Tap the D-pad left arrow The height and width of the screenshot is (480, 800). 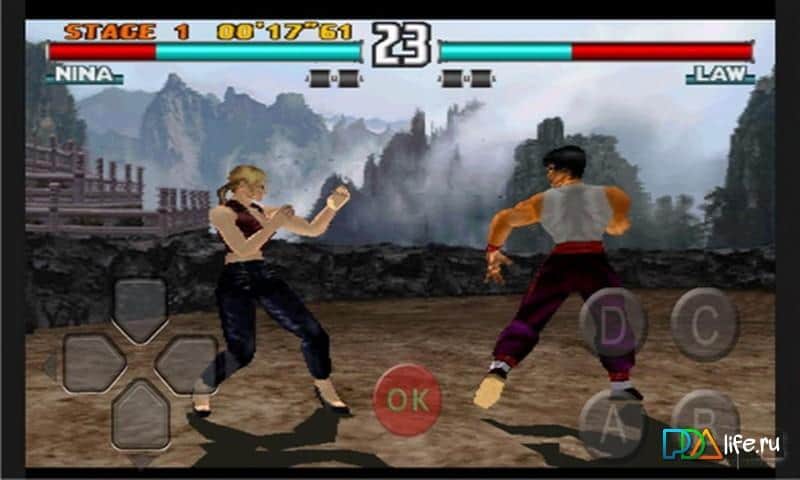tap(92, 362)
